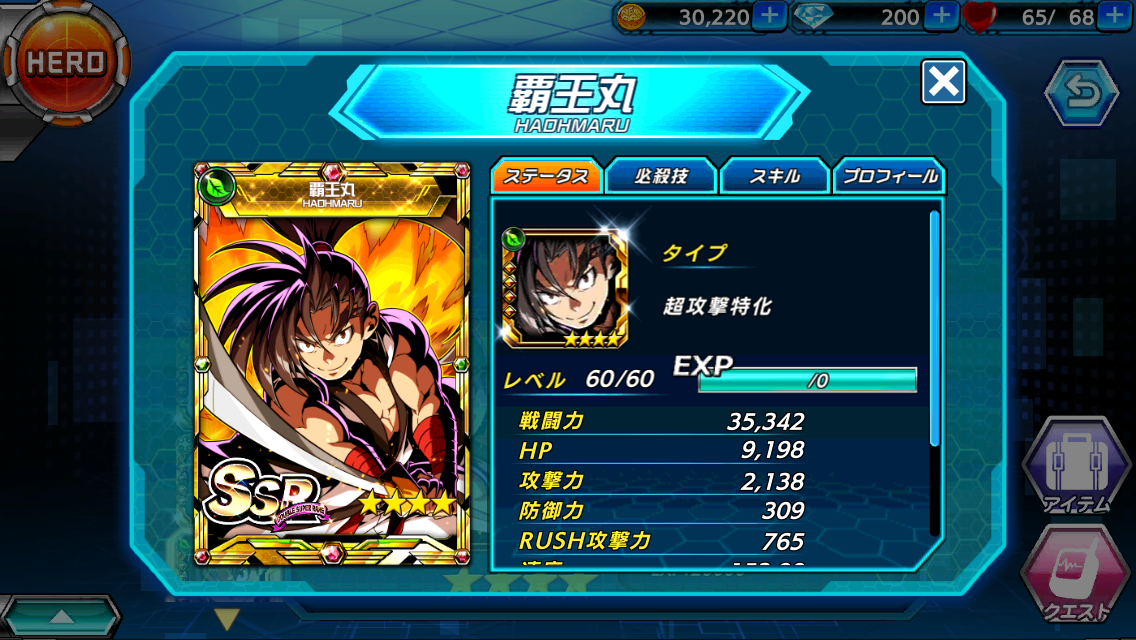Screen dimensions: 1136x640
Task: Close the Haohmaru detail window
Action: click(943, 81)
